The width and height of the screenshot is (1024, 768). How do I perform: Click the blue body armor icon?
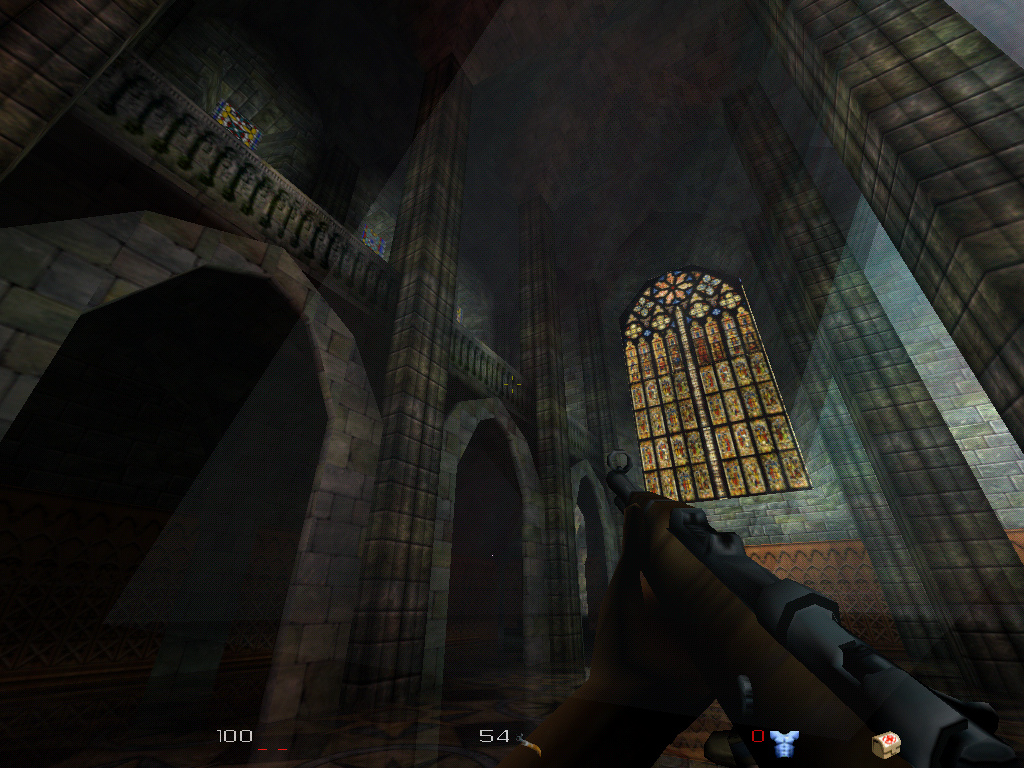[784, 742]
